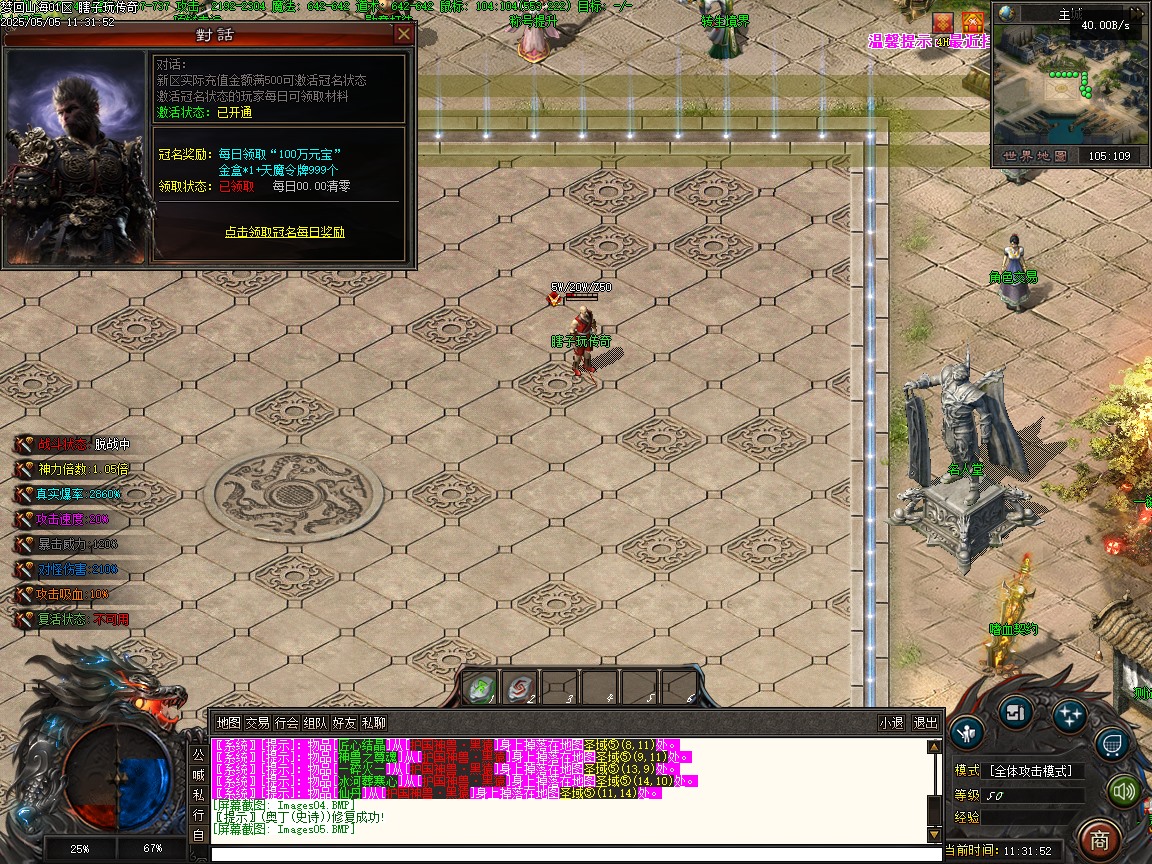1152x864 pixels.
Task: Open the 地图 tab above chat
Action: pyautogui.click(x=228, y=723)
